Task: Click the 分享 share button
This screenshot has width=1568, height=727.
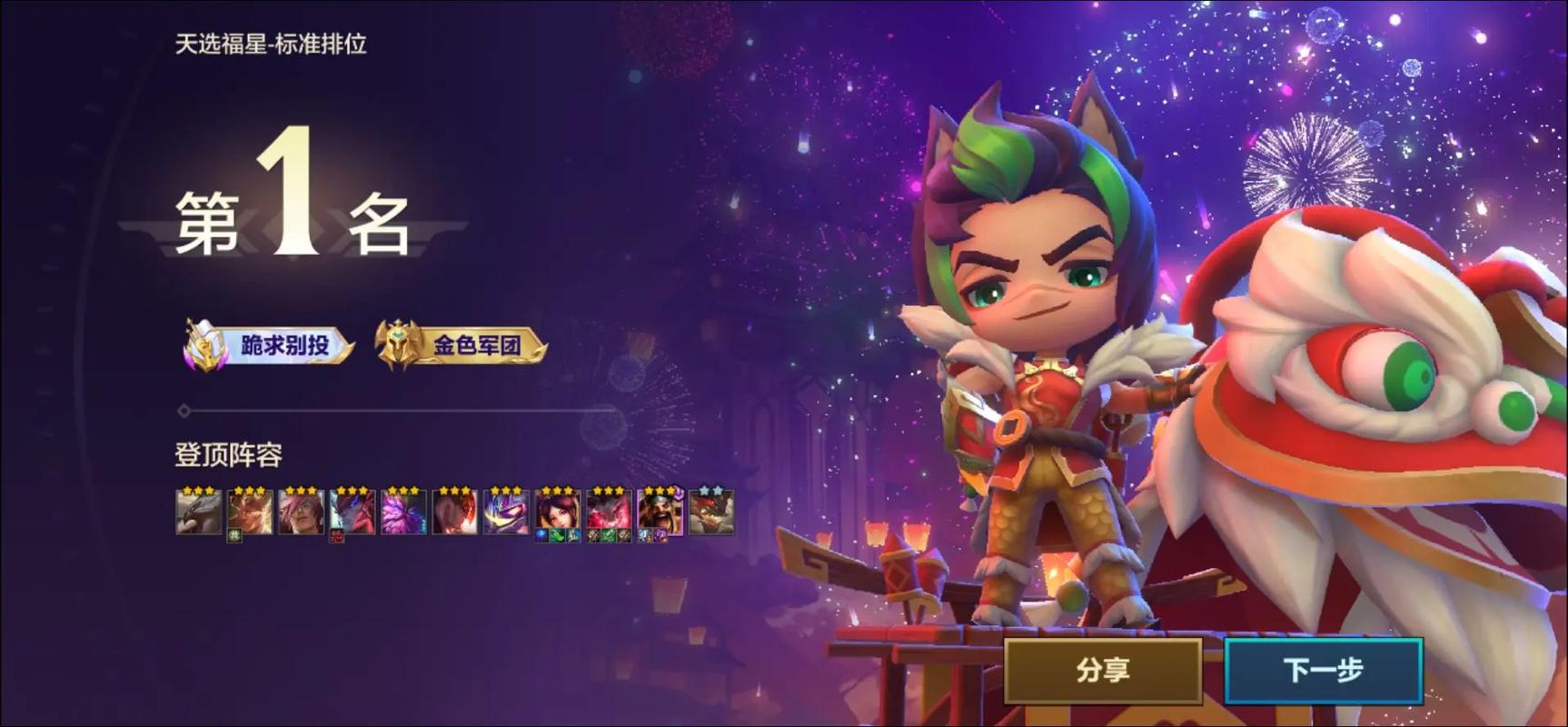Action: pyautogui.click(x=1103, y=671)
